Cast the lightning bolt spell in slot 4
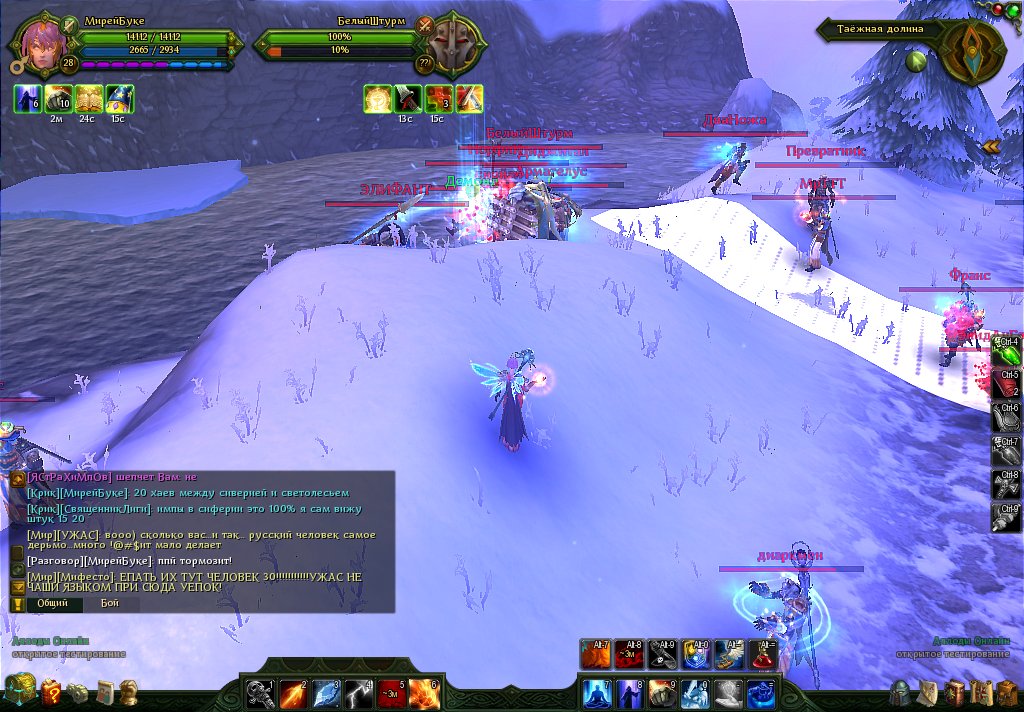The width and height of the screenshot is (1024, 712). (359, 693)
